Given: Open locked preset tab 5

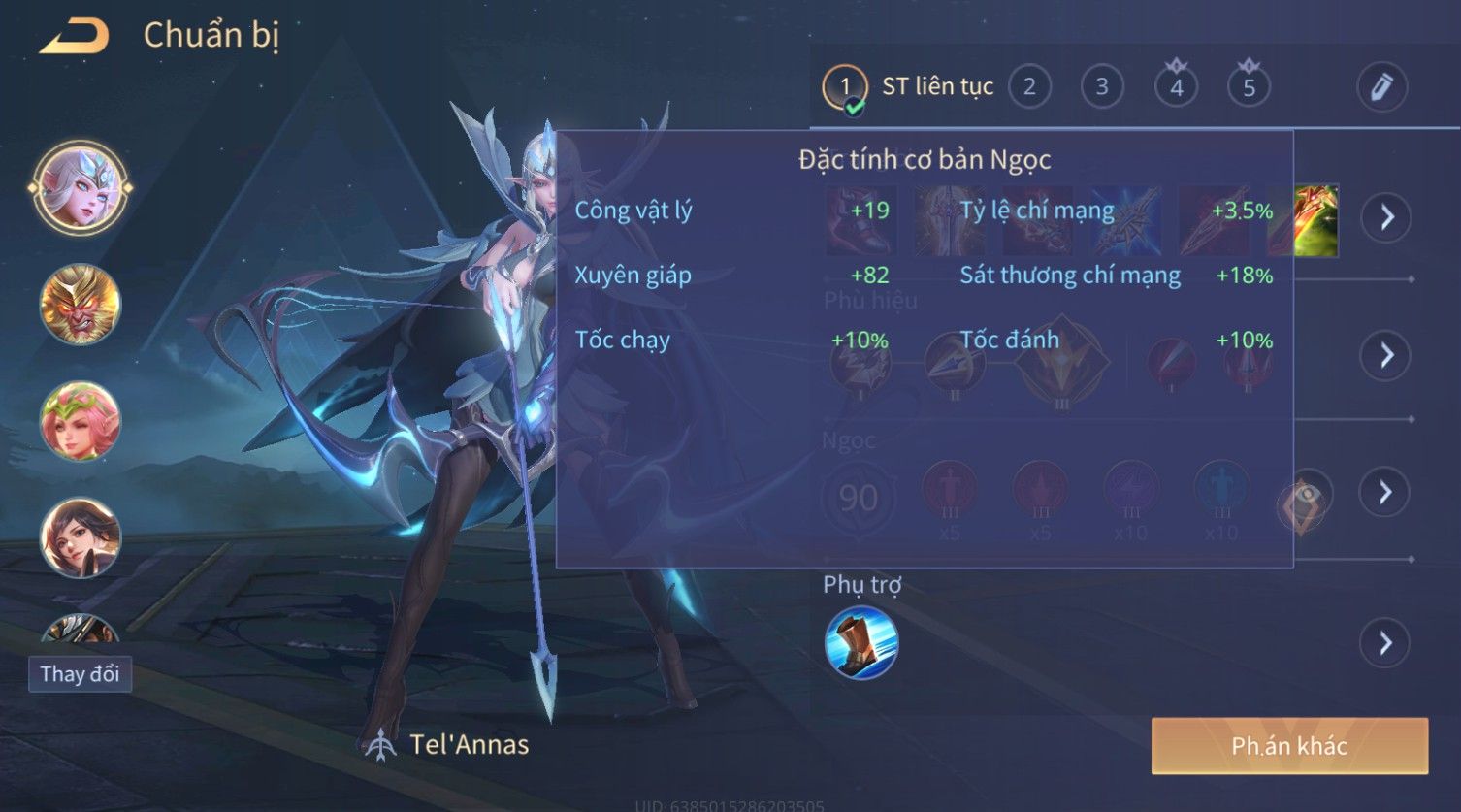Looking at the screenshot, I should click(x=1249, y=87).
